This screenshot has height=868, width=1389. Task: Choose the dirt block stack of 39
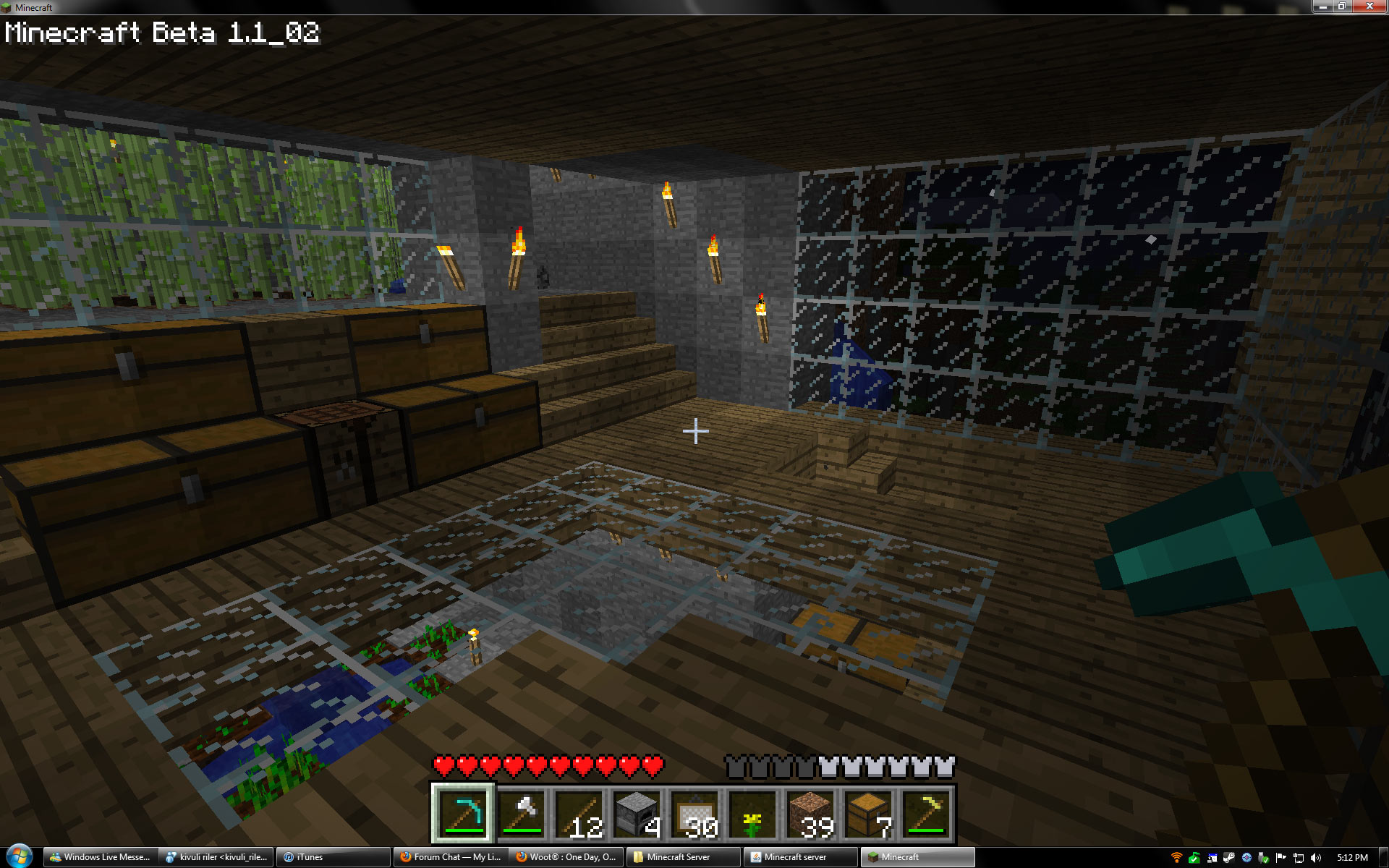[x=810, y=814]
